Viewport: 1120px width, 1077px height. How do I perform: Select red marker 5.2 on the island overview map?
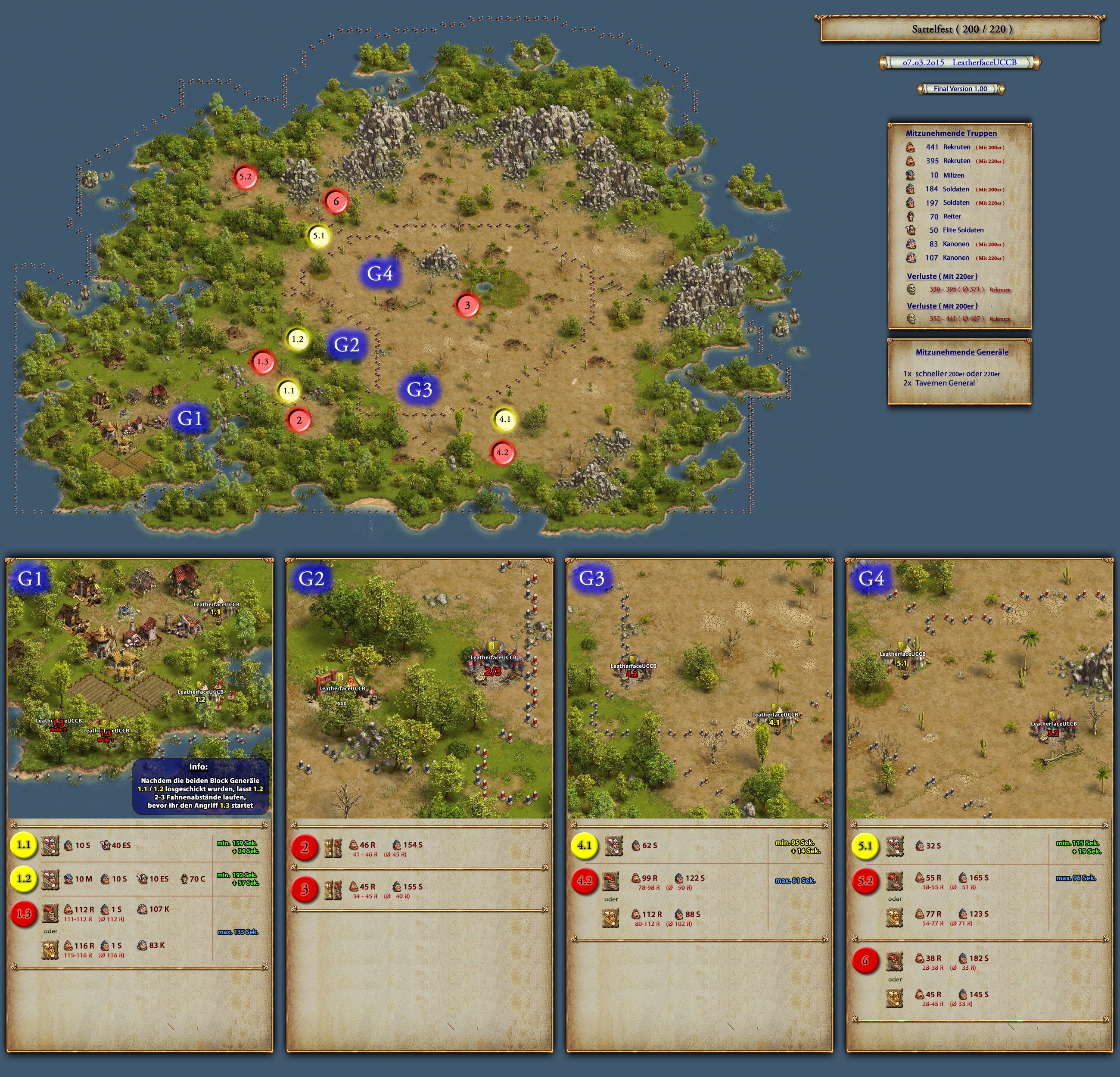[245, 177]
